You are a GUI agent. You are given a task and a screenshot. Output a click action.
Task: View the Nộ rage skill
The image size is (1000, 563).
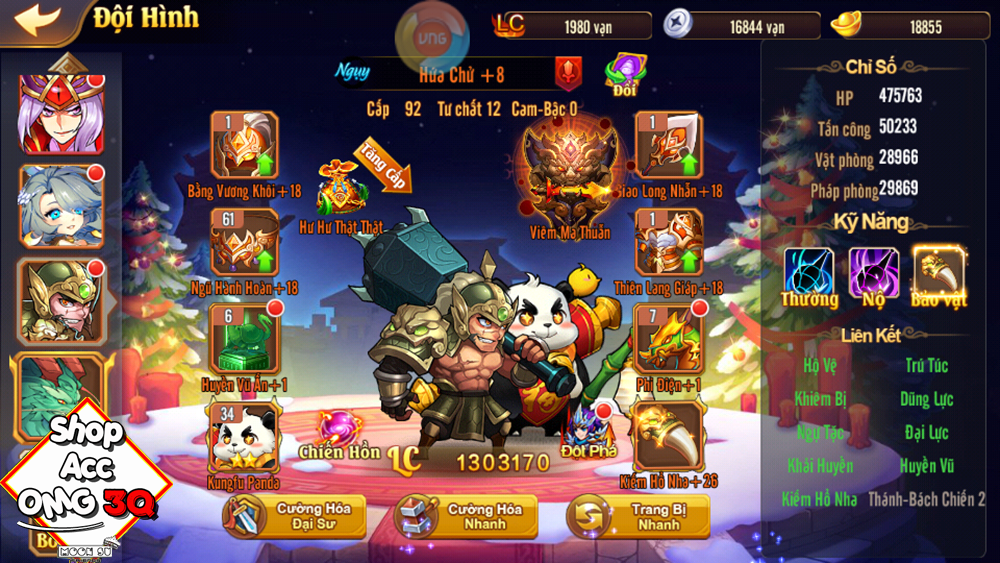coord(873,273)
